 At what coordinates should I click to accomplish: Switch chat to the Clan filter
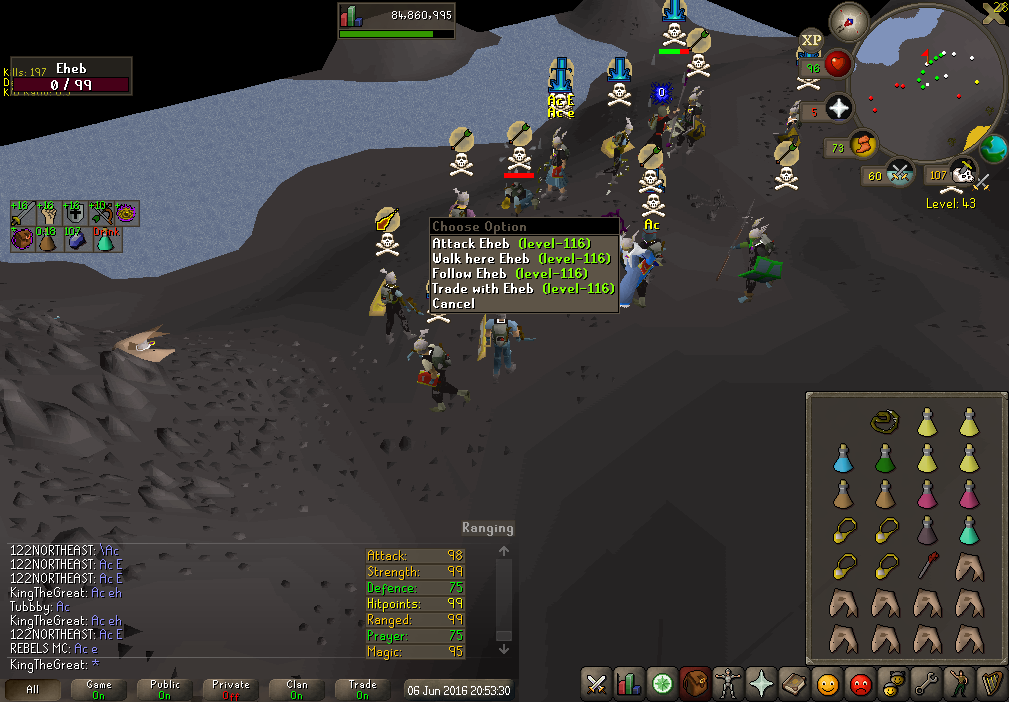pyautogui.click(x=297, y=689)
